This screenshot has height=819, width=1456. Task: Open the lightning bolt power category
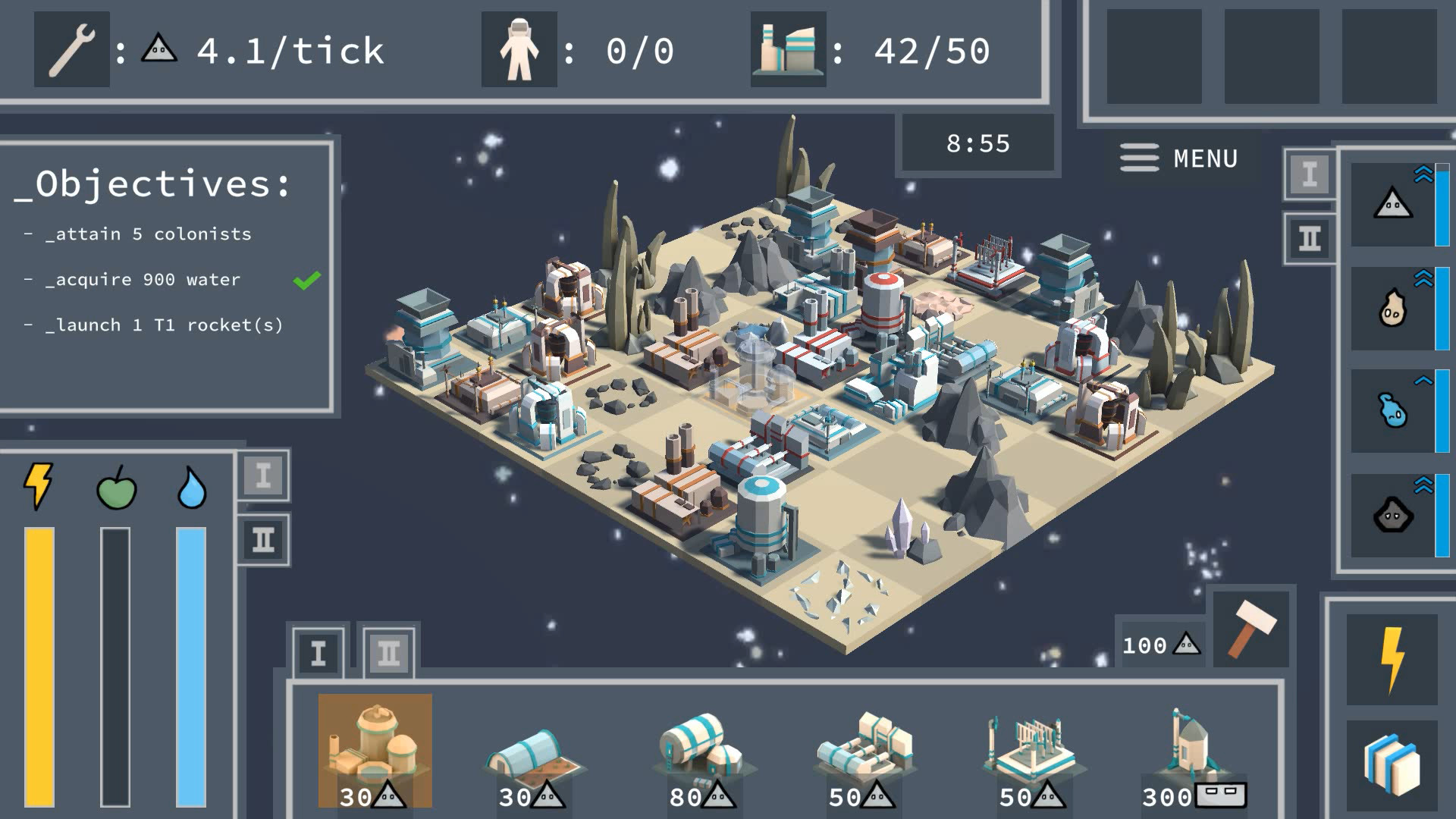click(x=1392, y=659)
